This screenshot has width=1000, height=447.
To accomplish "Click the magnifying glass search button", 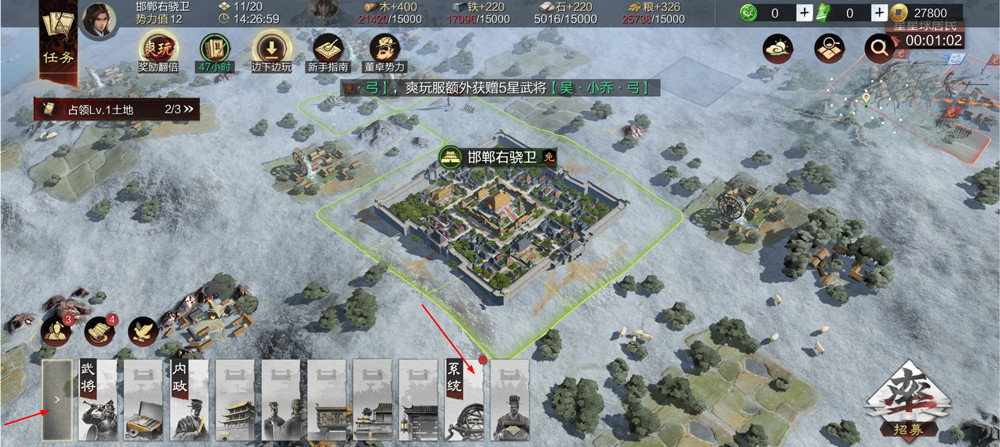I will [x=879, y=48].
